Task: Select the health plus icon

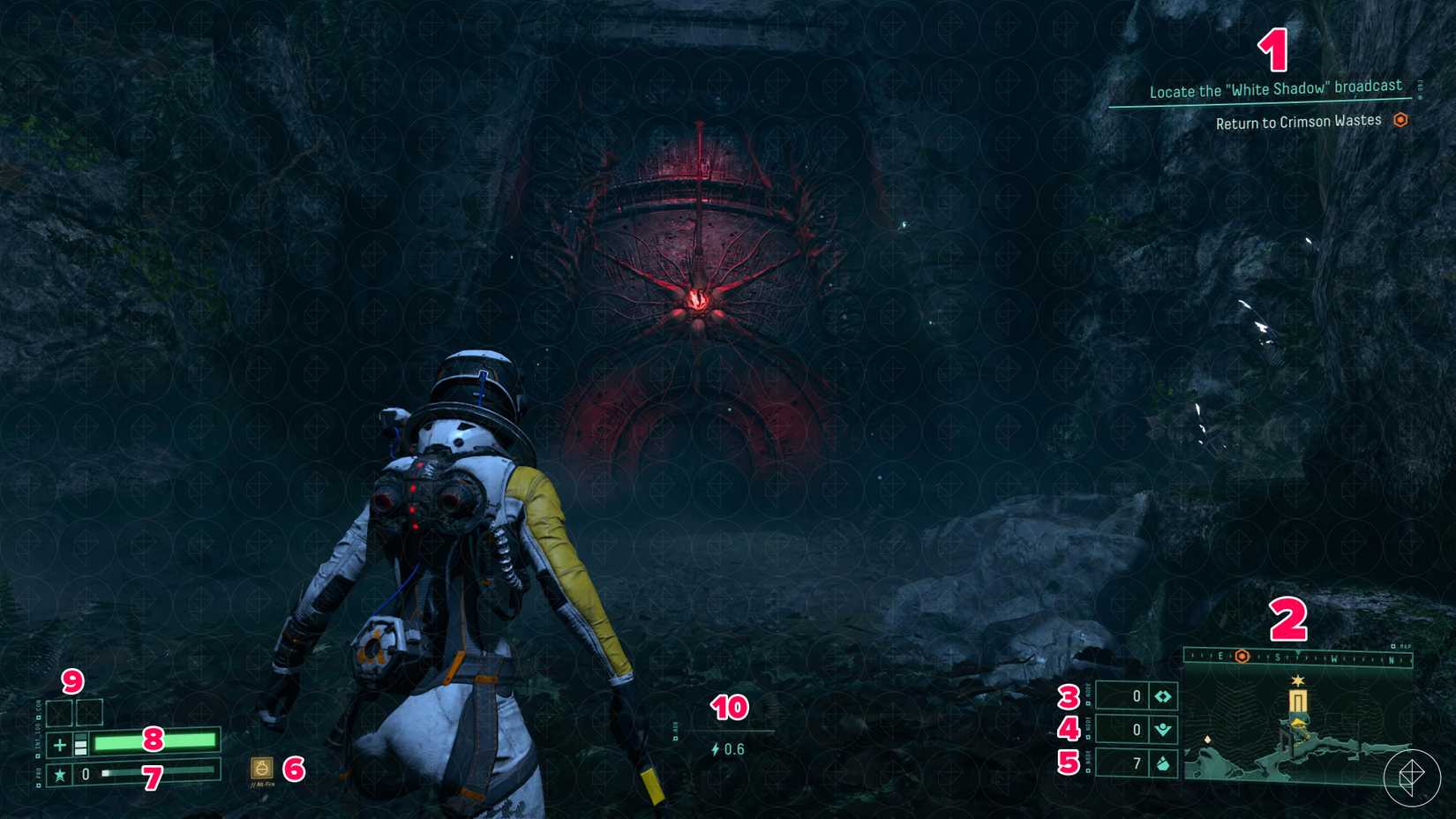Action: click(58, 744)
